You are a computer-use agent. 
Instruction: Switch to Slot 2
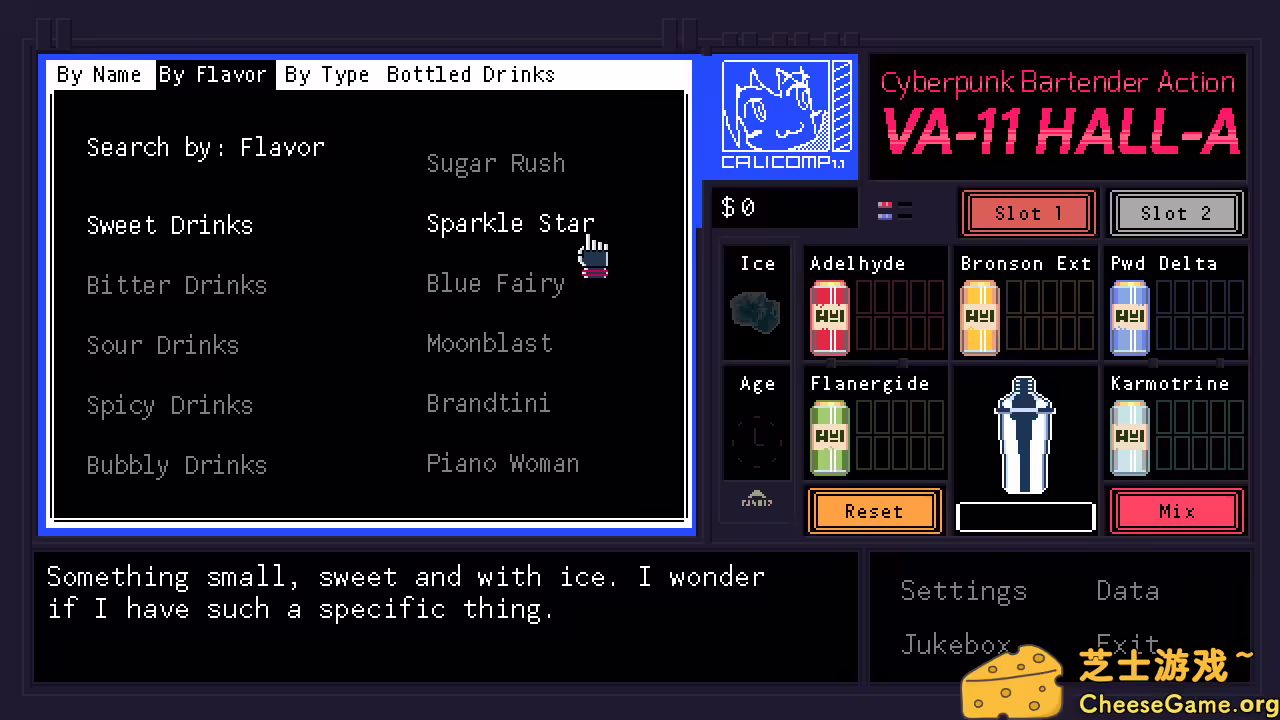(1176, 213)
